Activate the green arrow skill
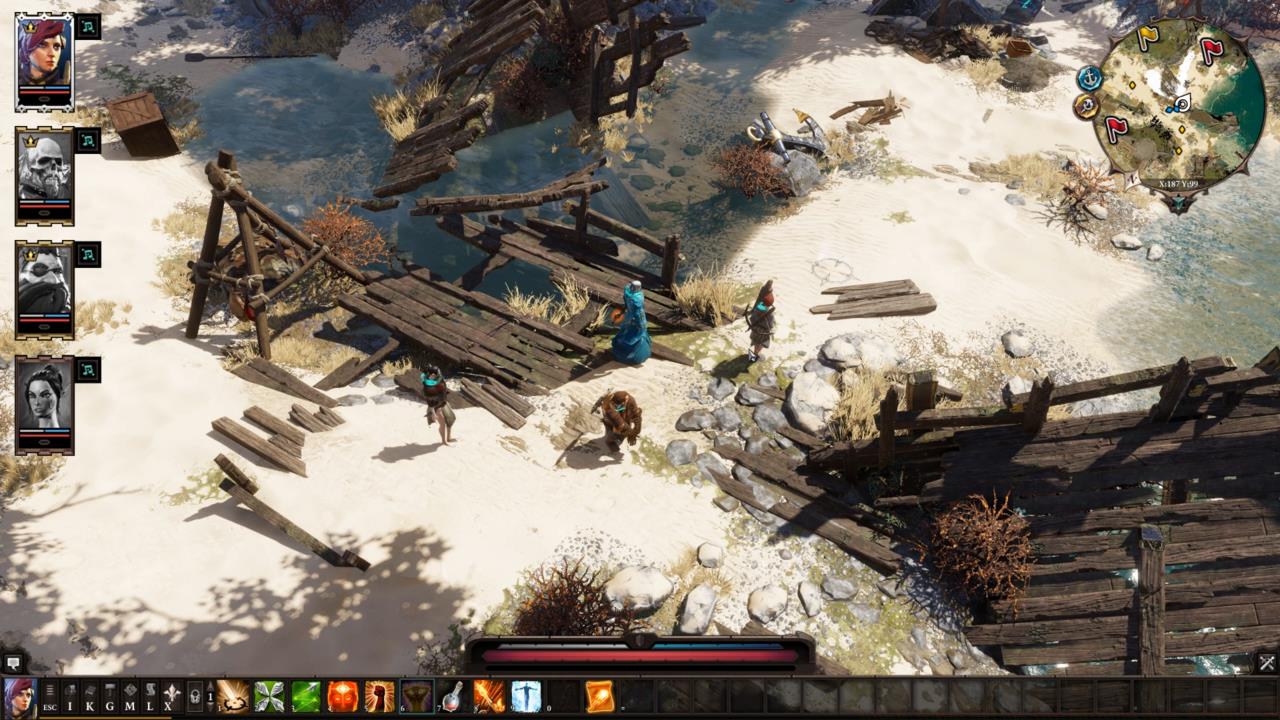1280x720 pixels. point(306,696)
